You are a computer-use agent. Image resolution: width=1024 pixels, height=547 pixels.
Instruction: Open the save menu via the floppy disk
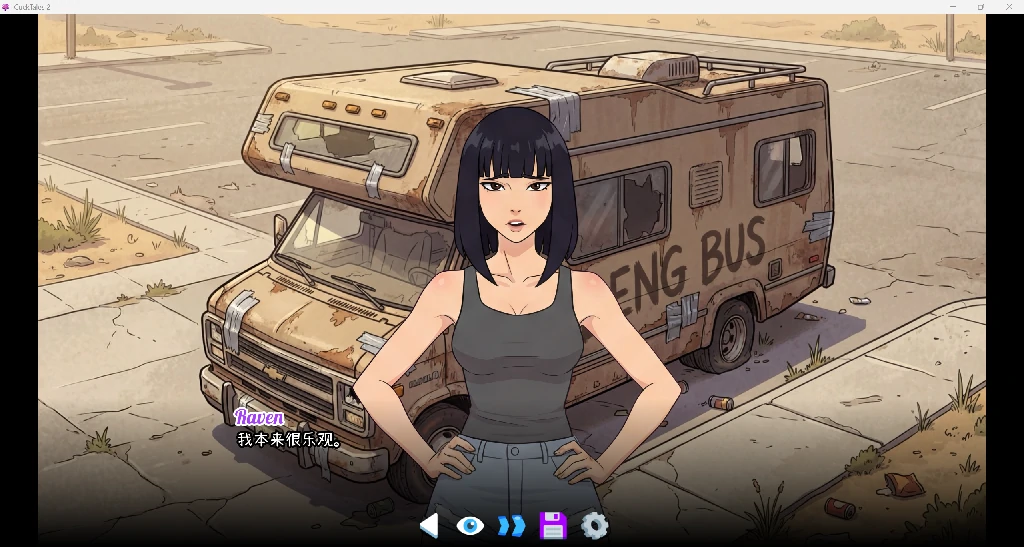[x=553, y=525]
